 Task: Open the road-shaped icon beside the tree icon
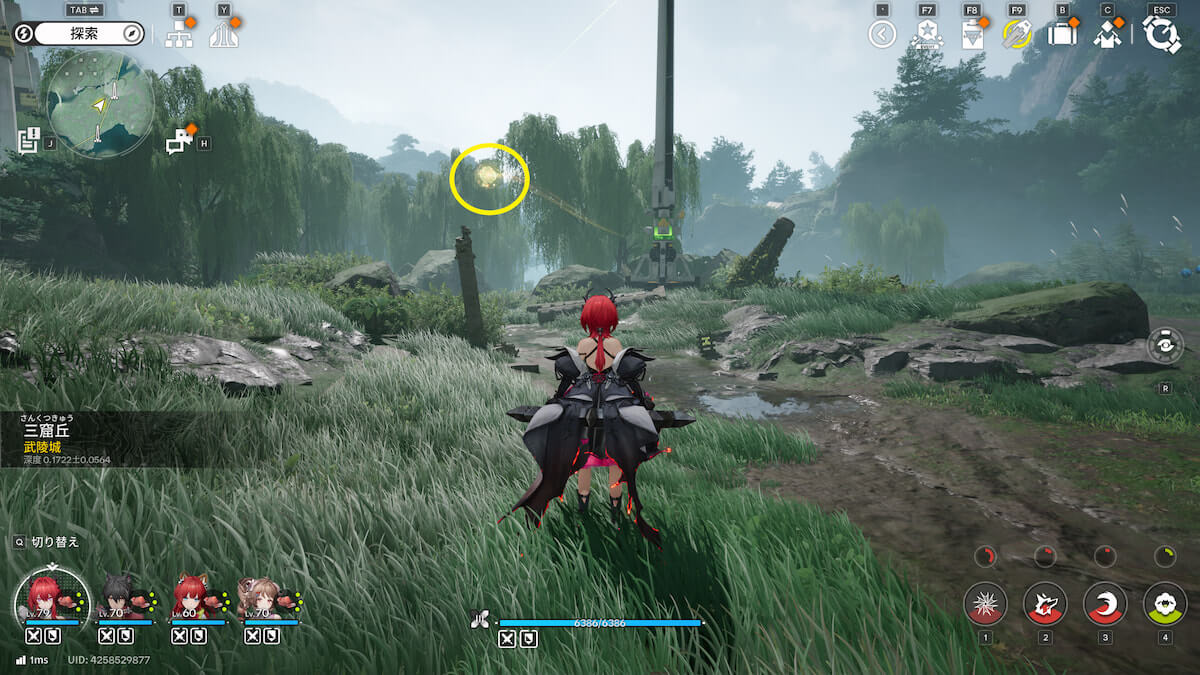tap(224, 34)
